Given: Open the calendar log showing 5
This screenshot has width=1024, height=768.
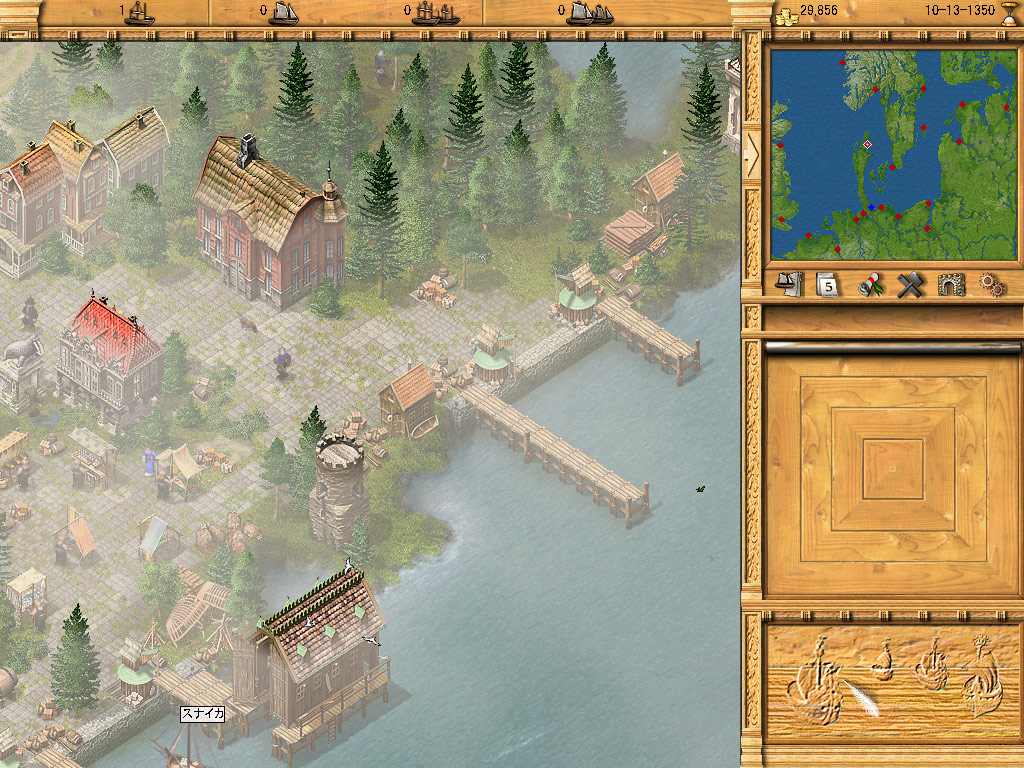Looking at the screenshot, I should point(827,285).
